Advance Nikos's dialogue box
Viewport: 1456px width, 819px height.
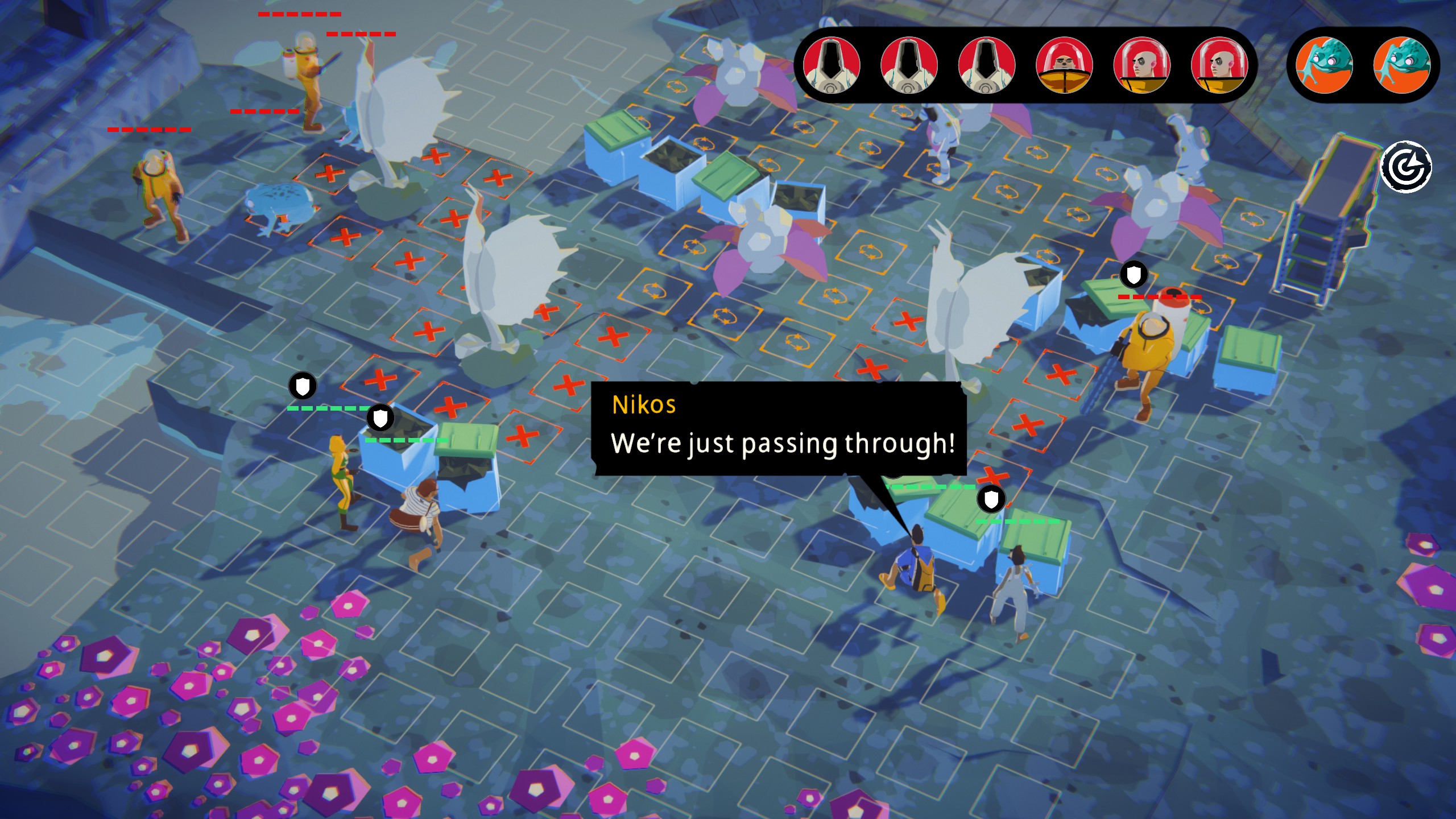(x=779, y=429)
